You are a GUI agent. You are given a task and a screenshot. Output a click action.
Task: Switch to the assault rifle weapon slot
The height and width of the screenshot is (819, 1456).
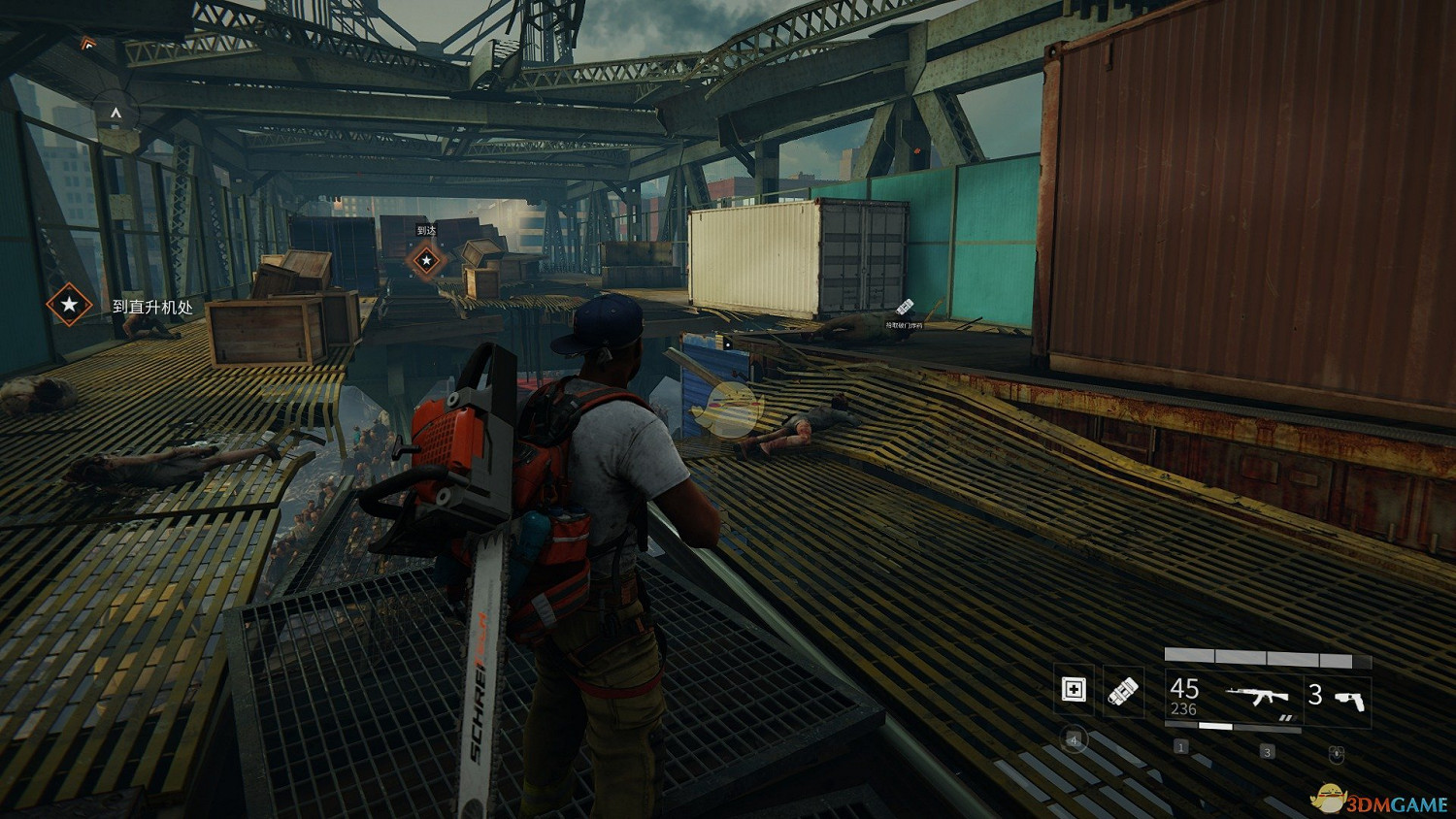[x=1232, y=697]
